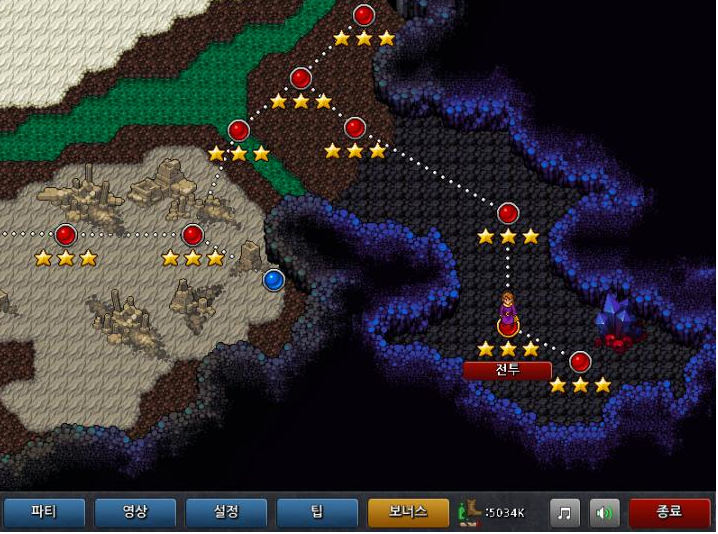Viewport: 718px width, 534px height.
Task: Toggle the green speaker sound button
Action: tap(604, 513)
